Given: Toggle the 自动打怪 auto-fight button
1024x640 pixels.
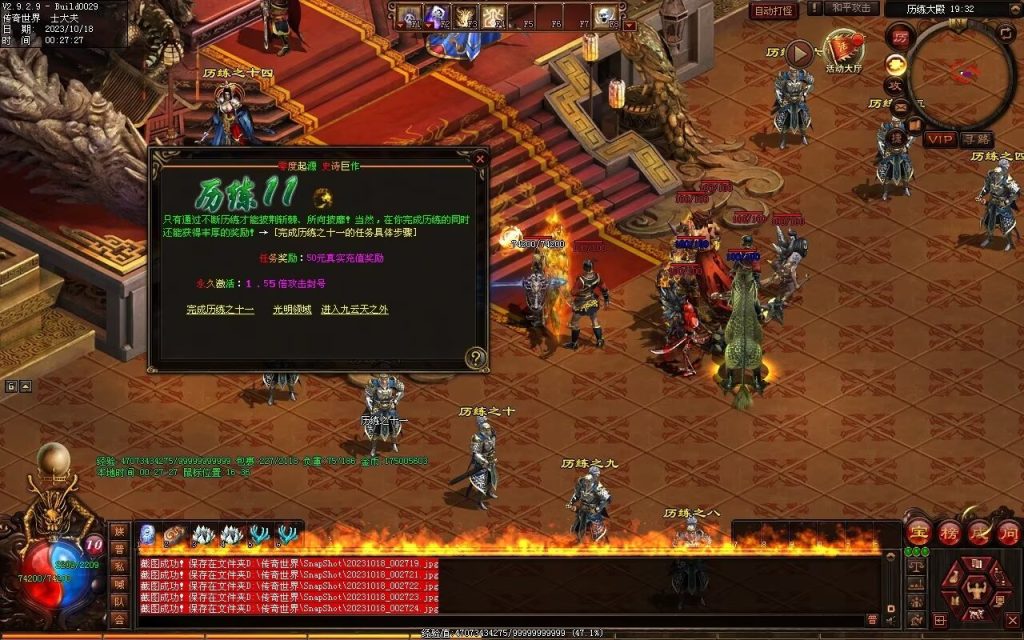Looking at the screenshot, I should (x=774, y=10).
